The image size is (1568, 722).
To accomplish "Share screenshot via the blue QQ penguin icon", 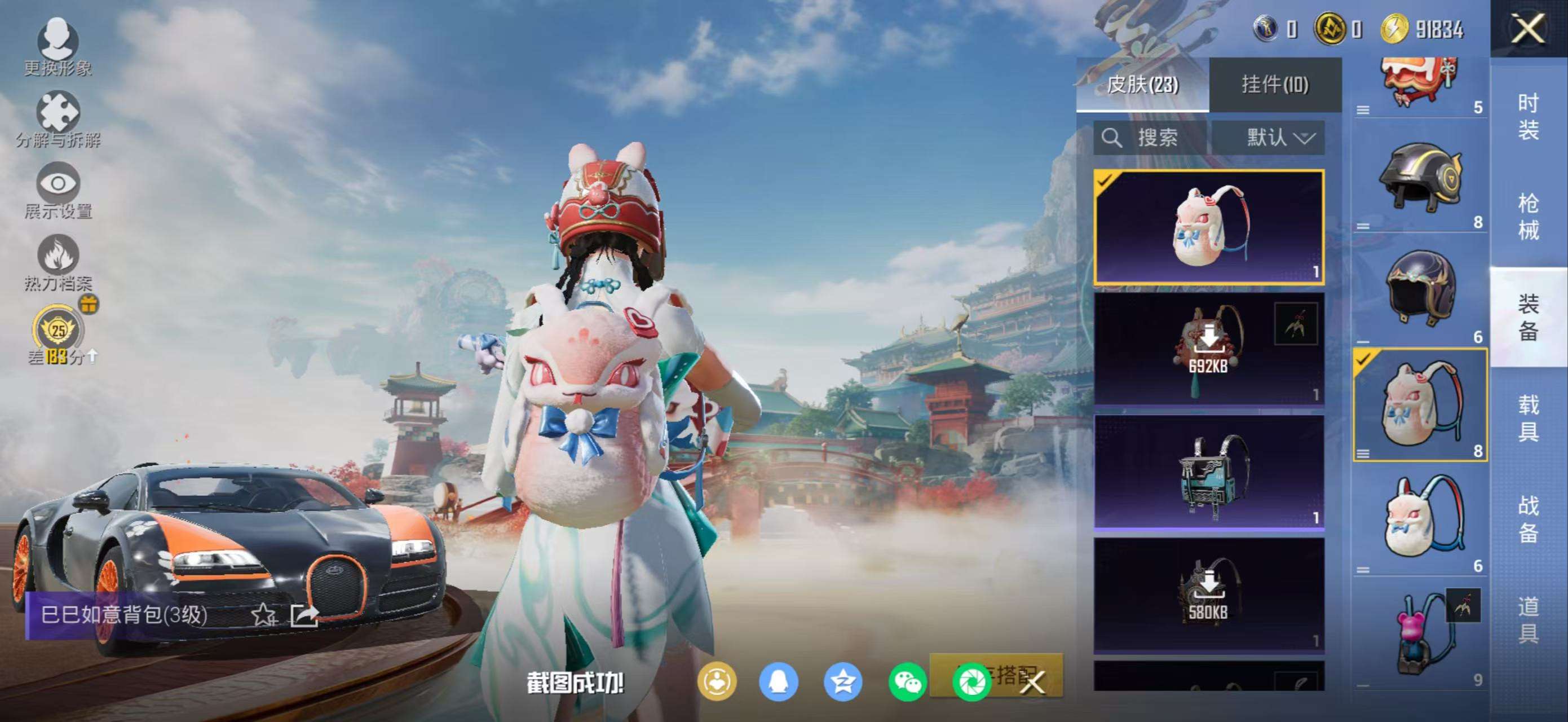I will coord(779,682).
